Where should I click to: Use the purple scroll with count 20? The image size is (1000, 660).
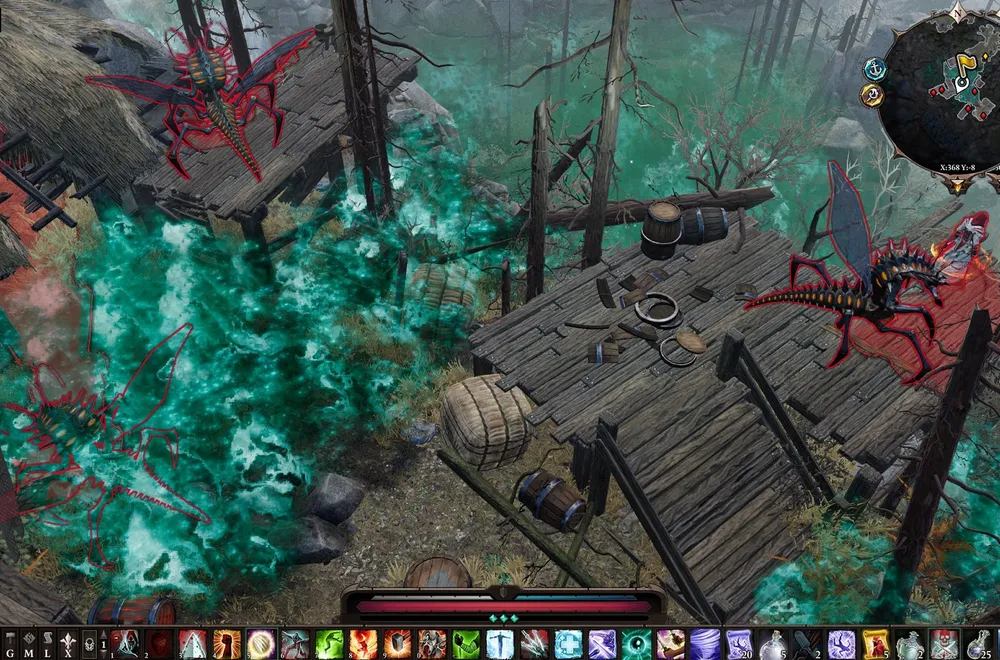coord(739,643)
